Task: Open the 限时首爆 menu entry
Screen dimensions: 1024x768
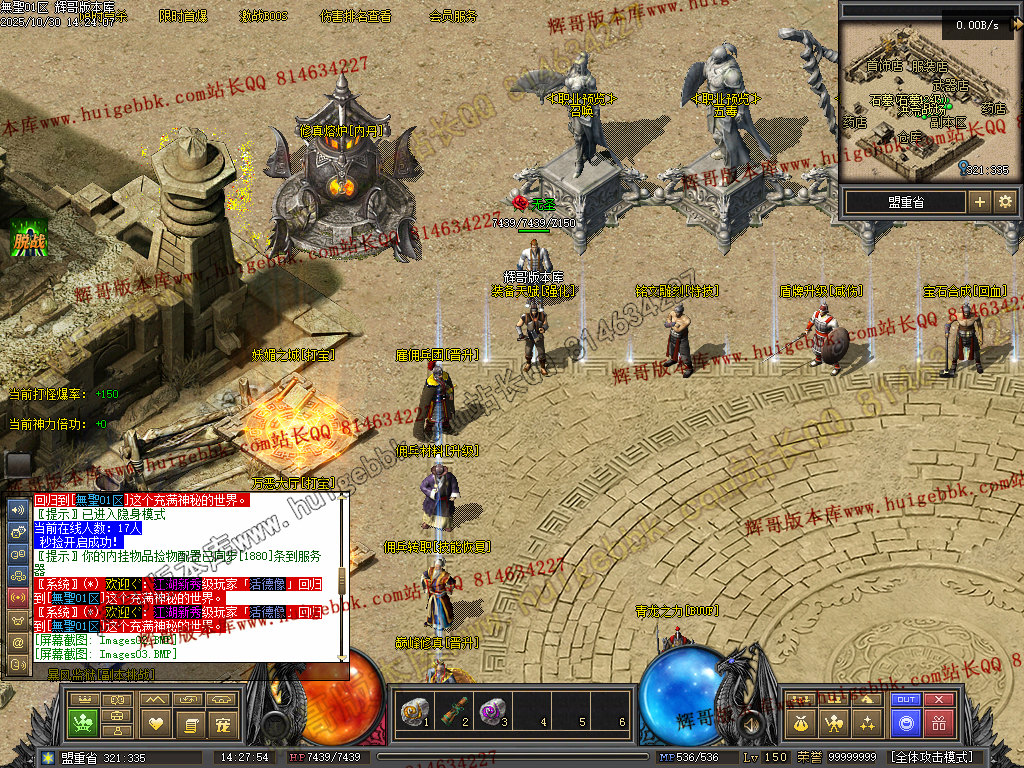Action: click(183, 17)
